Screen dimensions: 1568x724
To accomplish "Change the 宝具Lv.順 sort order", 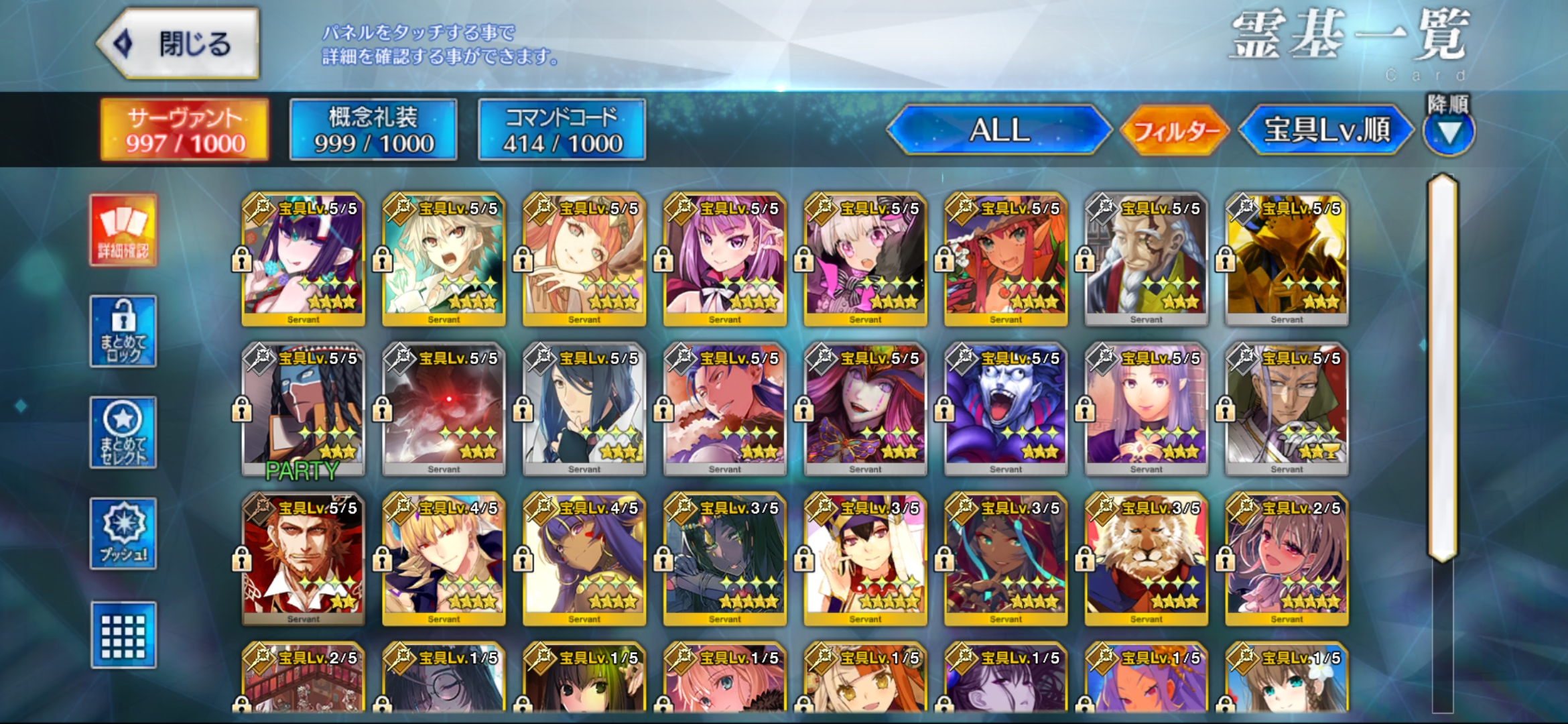I will [1326, 129].
